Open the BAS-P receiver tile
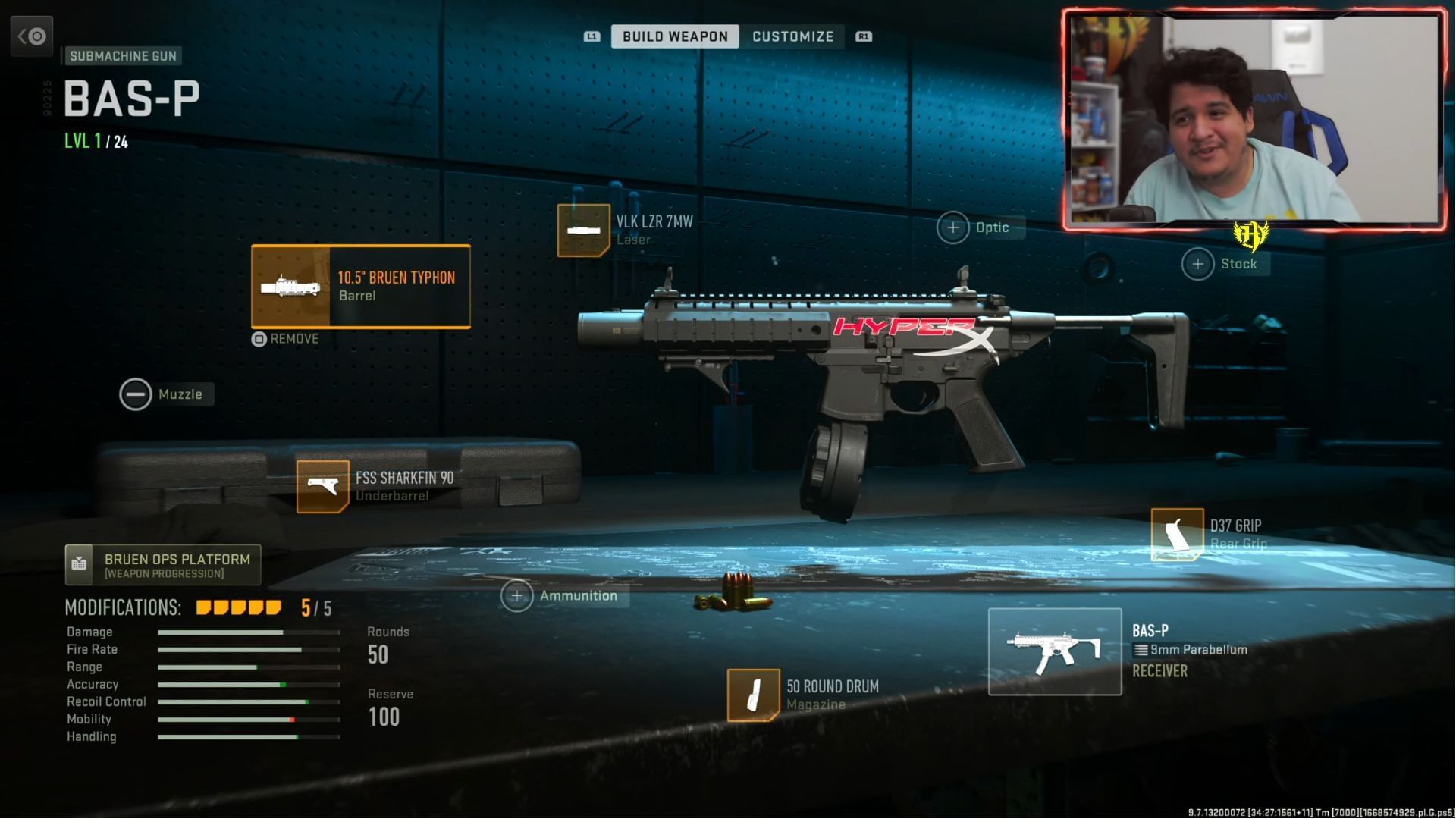 (x=1055, y=652)
